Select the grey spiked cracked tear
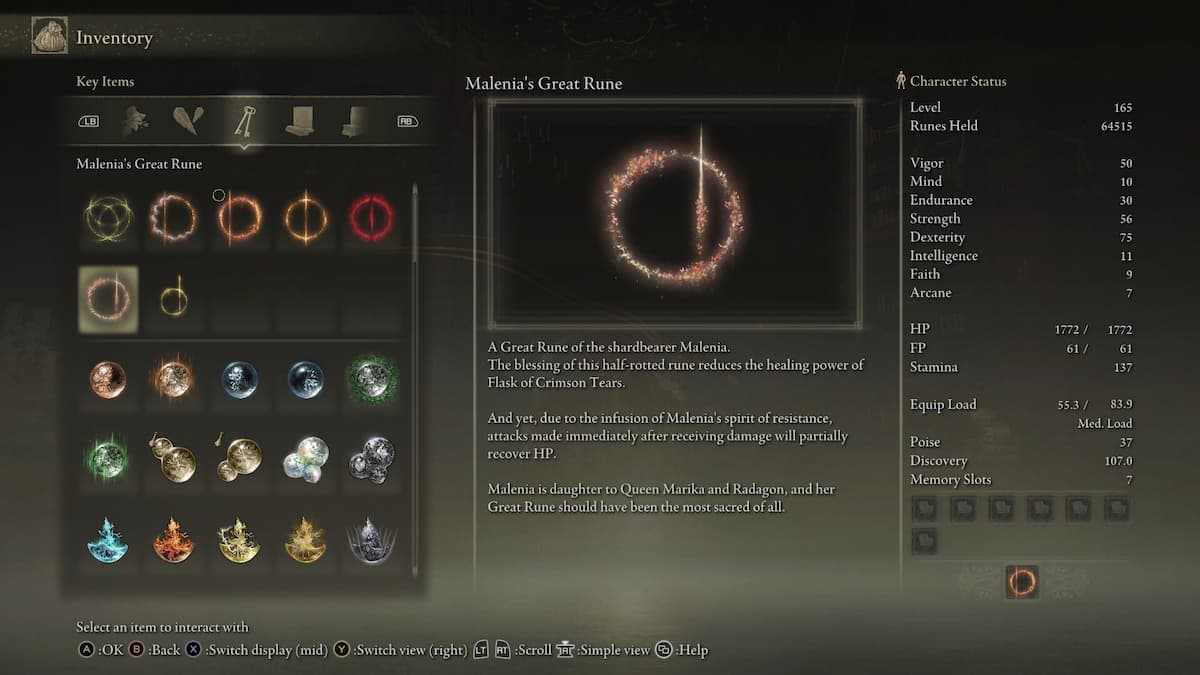Image resolution: width=1200 pixels, height=675 pixels. pyautogui.click(x=372, y=540)
